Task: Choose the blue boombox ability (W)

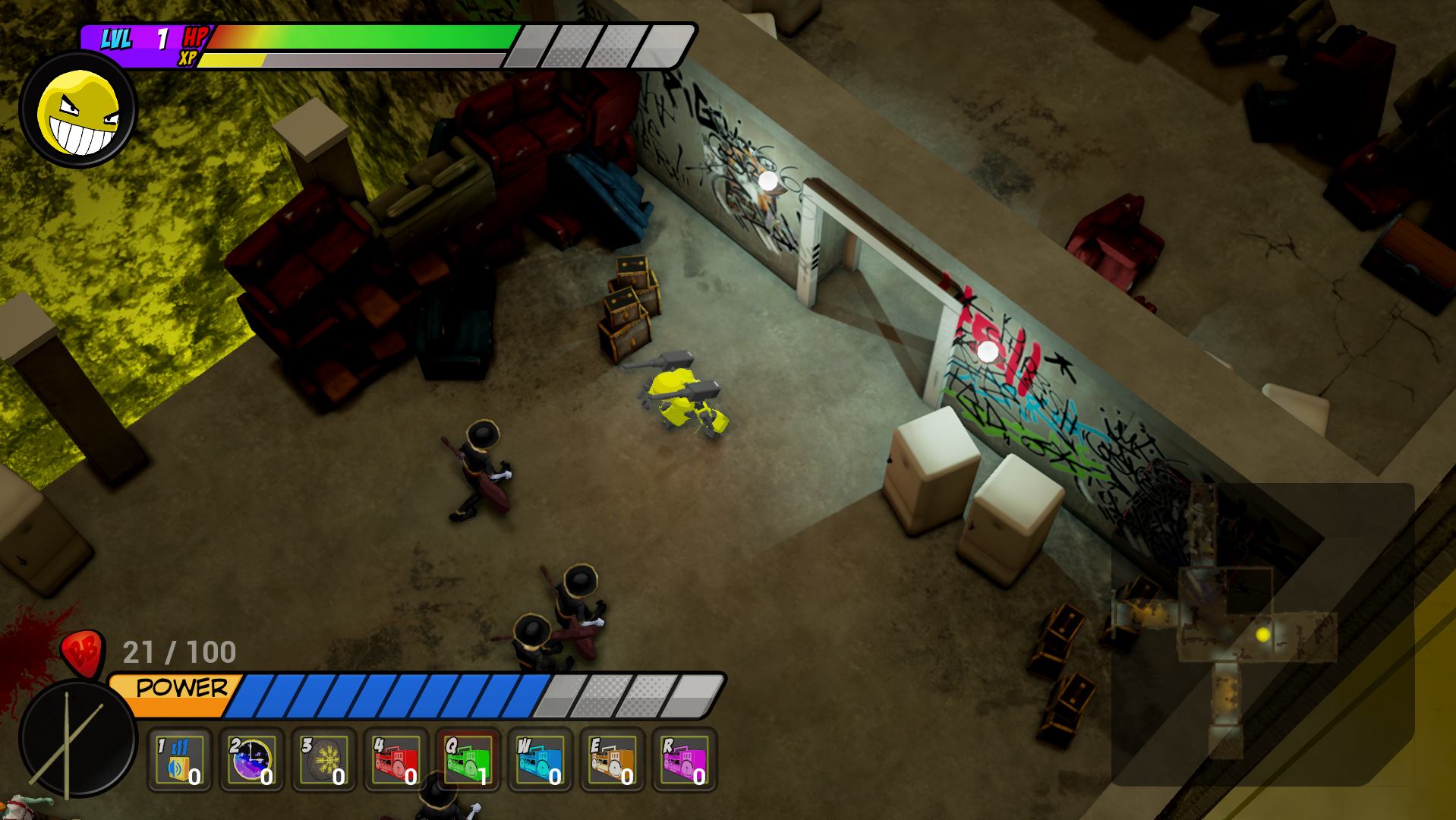Action: coord(540,760)
